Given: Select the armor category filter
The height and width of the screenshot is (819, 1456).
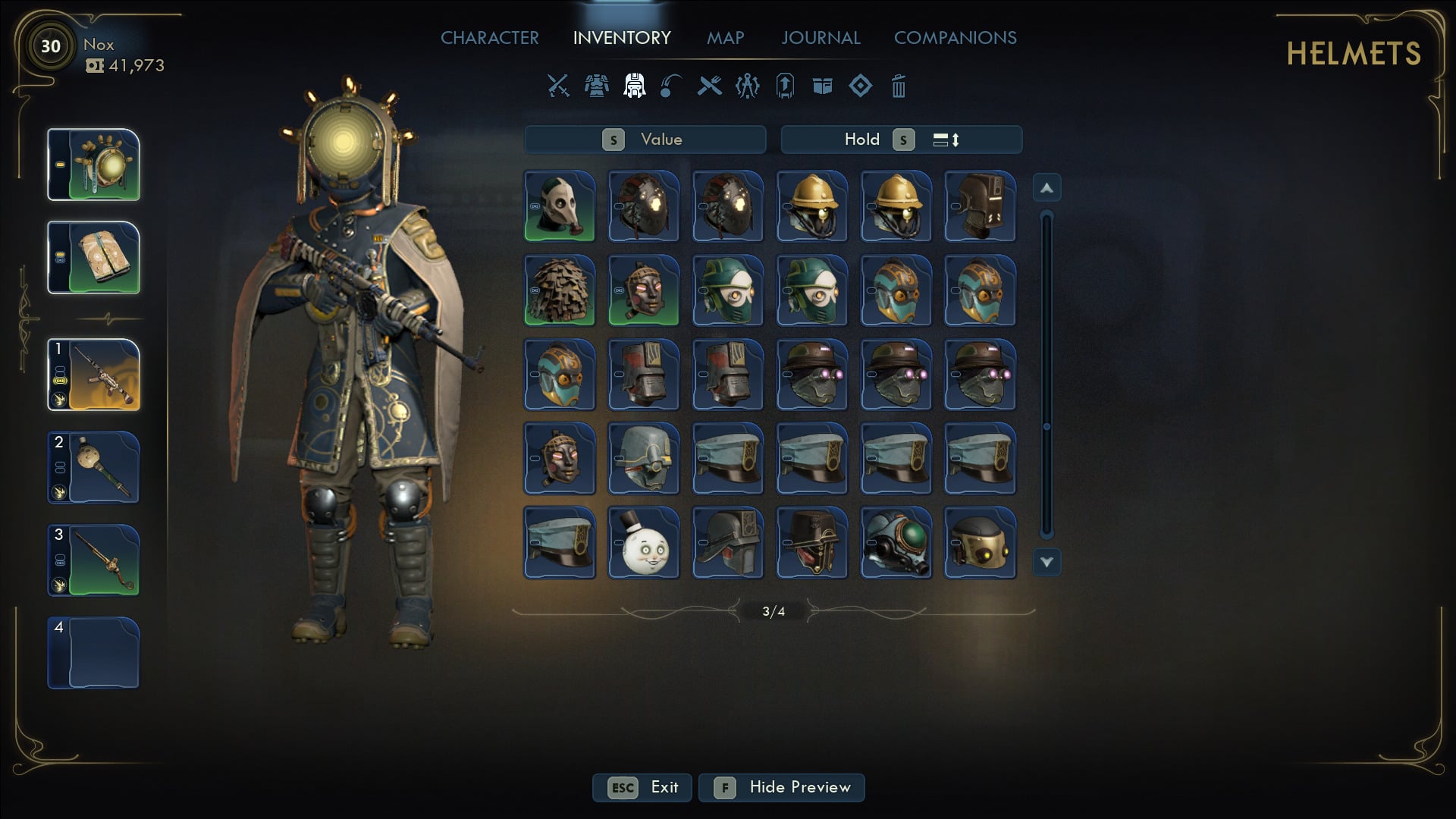Looking at the screenshot, I should click(x=596, y=86).
